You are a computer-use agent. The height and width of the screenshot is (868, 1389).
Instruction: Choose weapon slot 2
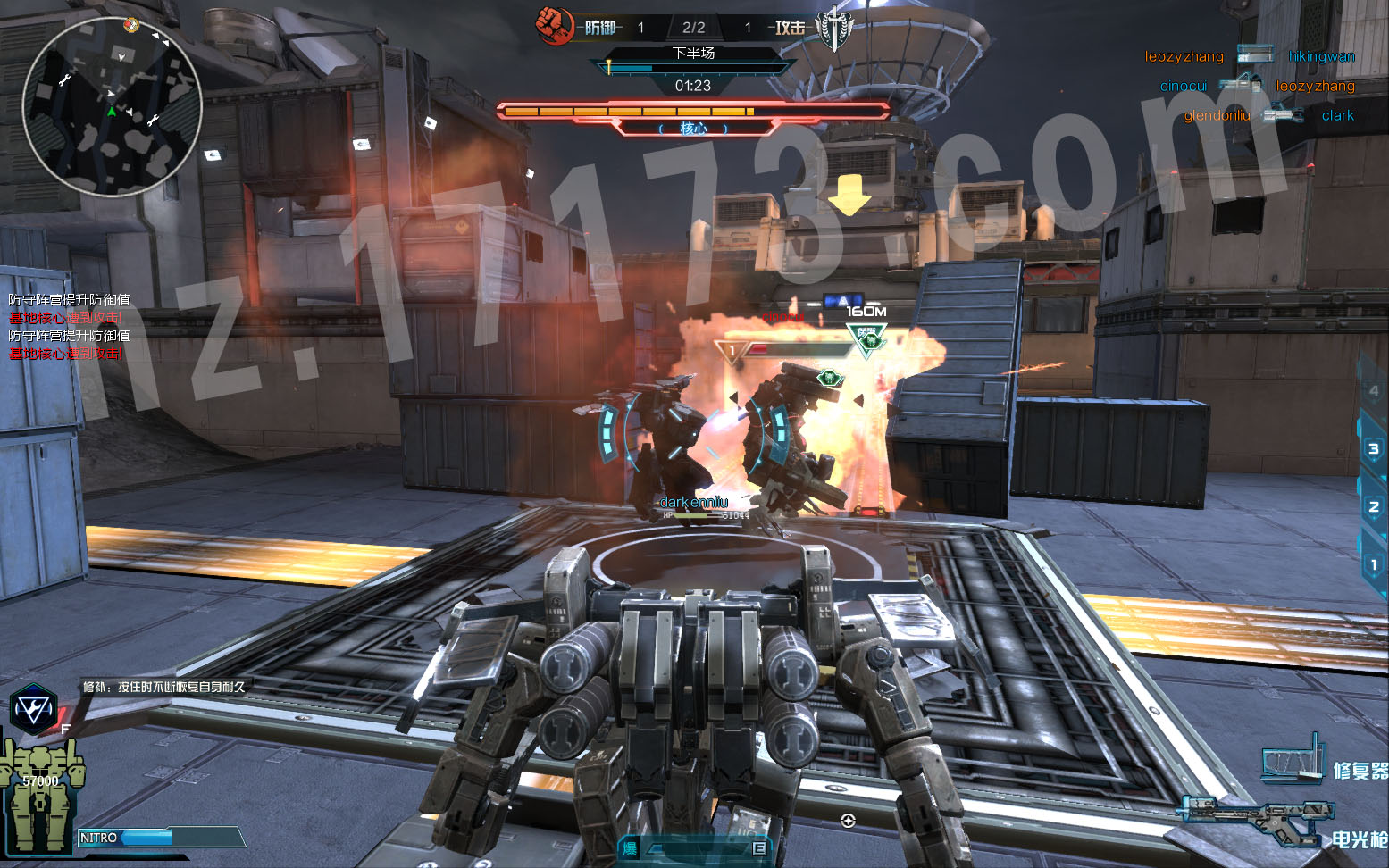pos(1374,506)
